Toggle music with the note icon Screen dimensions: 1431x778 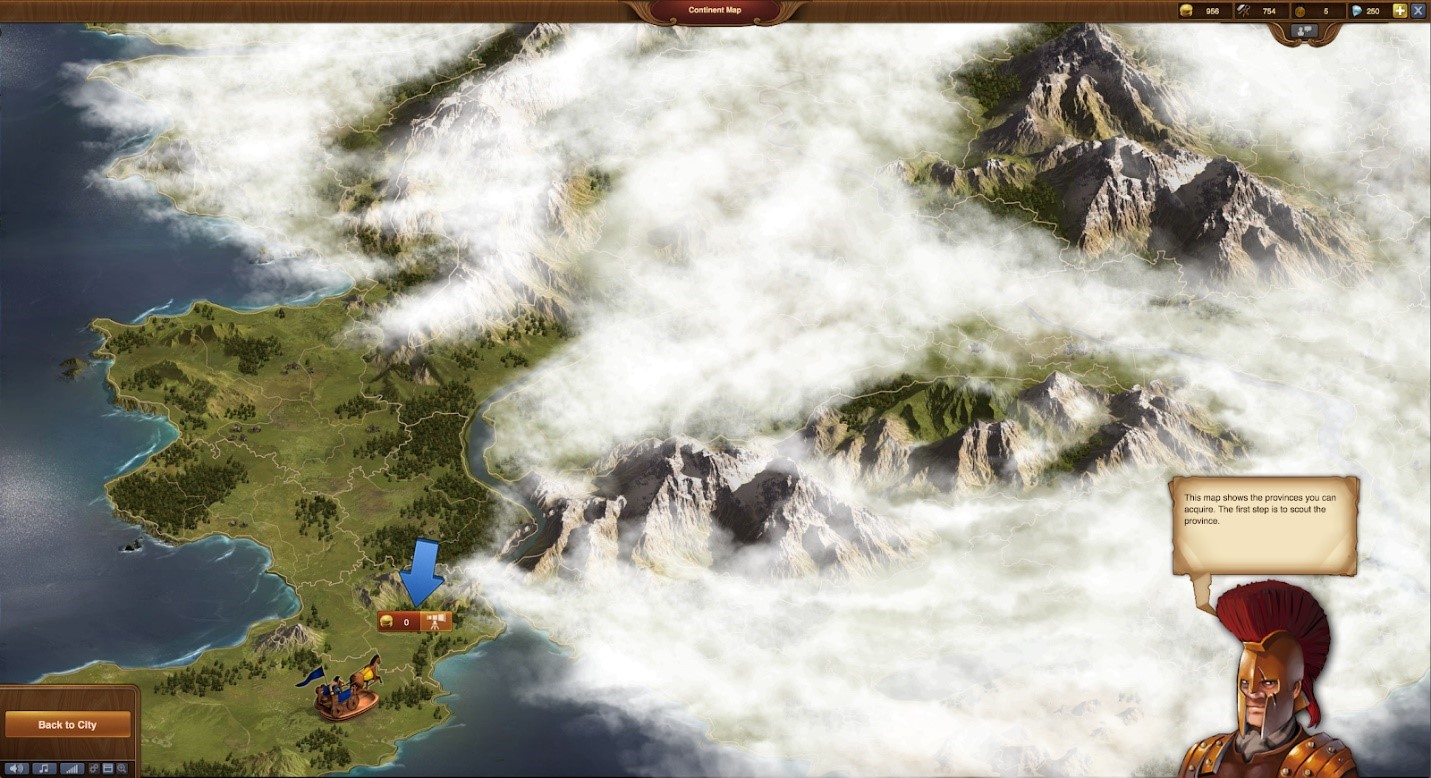tap(43, 768)
